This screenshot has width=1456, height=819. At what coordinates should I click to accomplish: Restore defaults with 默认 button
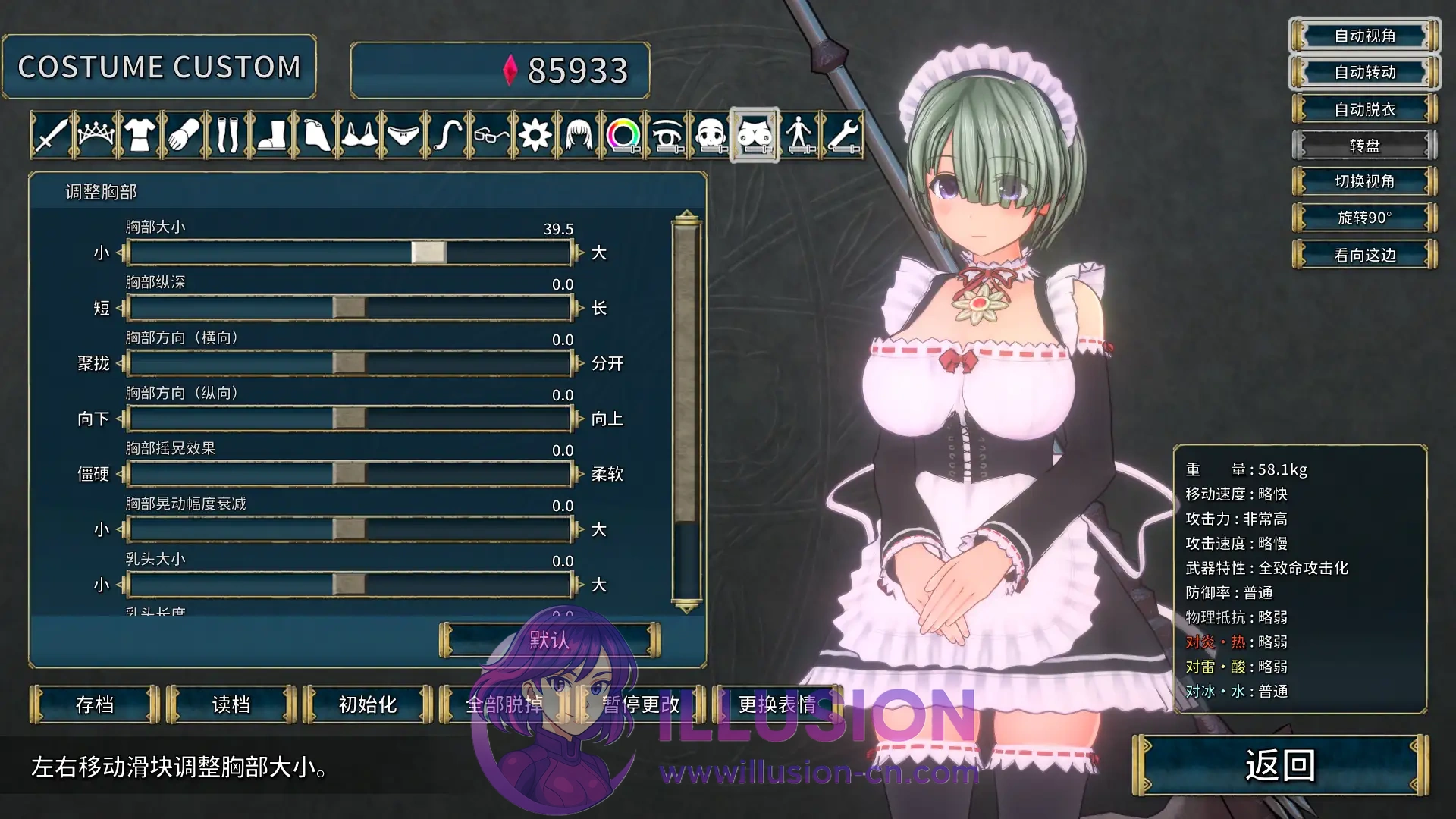click(549, 640)
